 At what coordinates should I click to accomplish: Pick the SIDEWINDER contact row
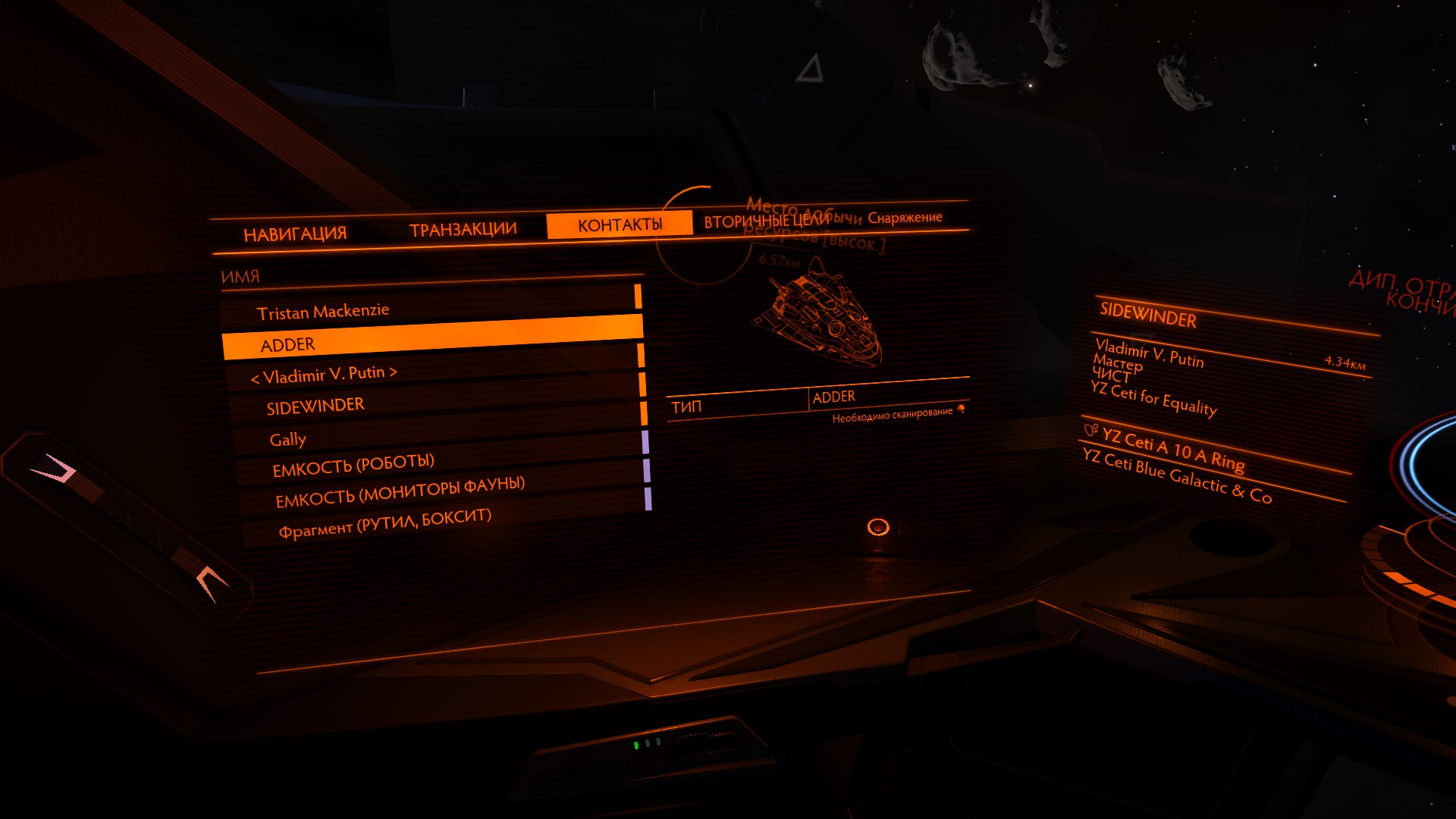pos(315,406)
